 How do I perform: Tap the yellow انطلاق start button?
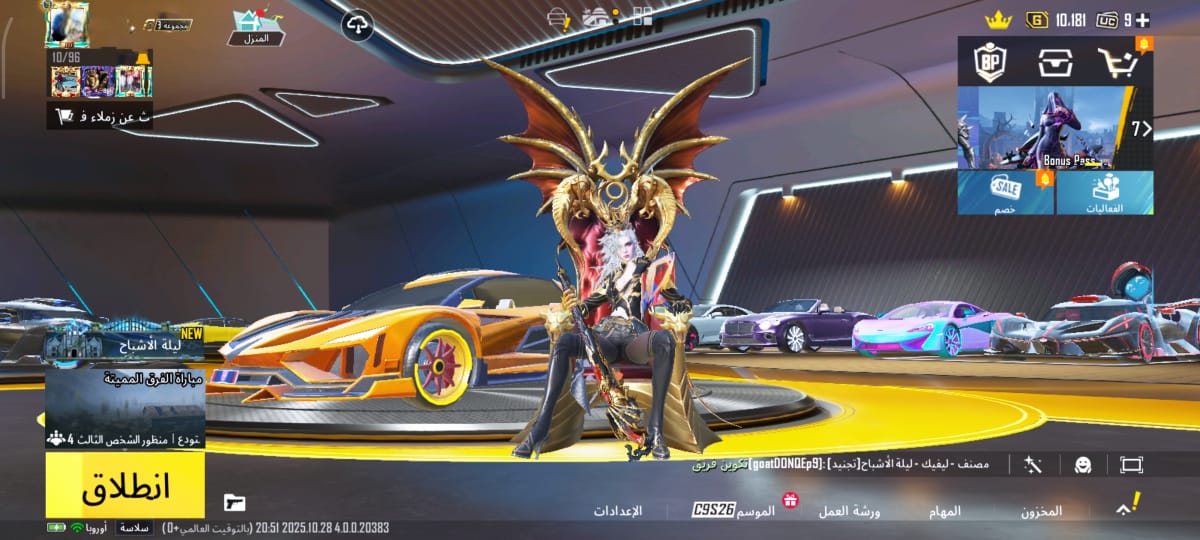coord(125,485)
